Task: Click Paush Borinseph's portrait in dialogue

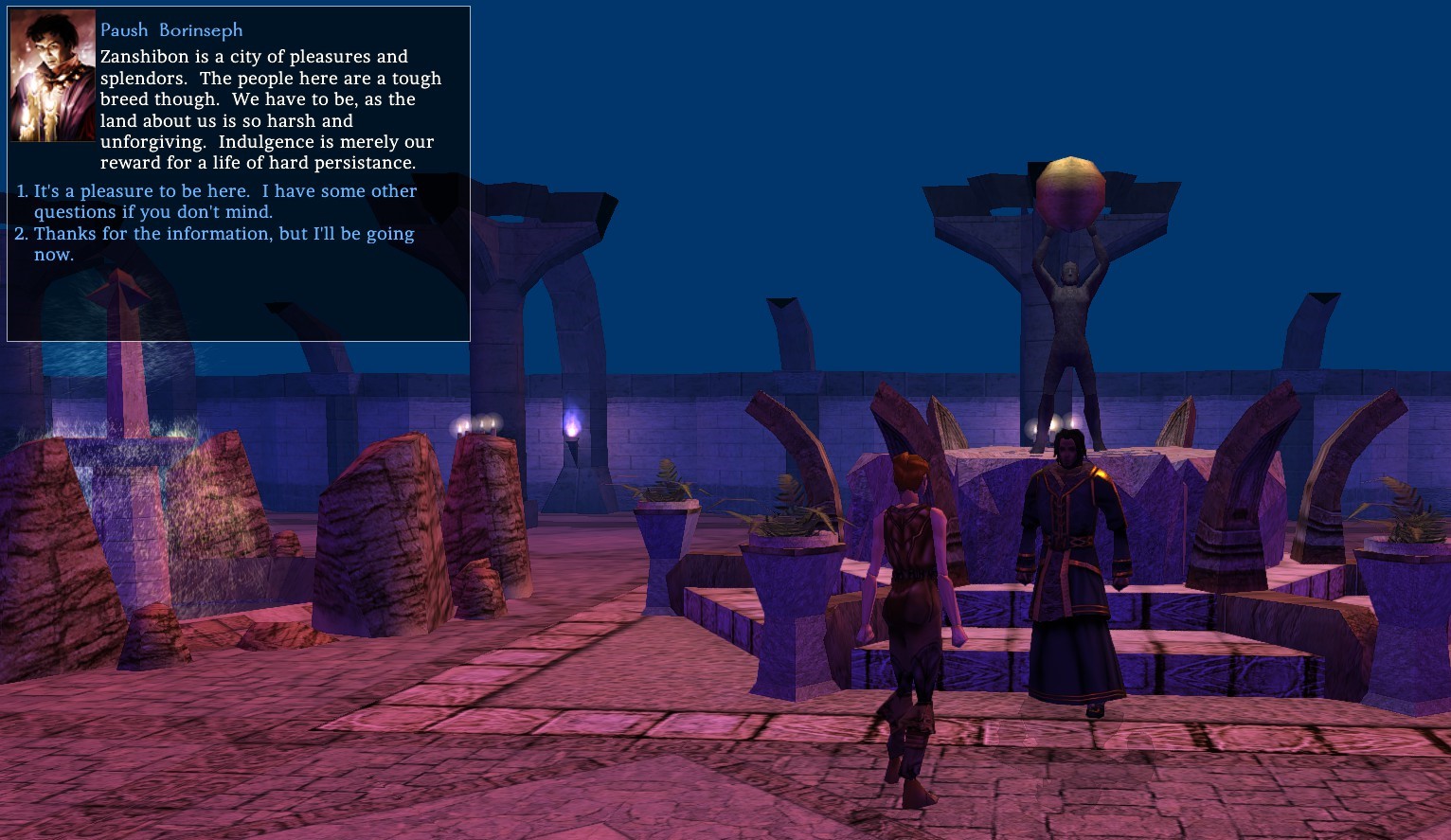Action: (x=52, y=77)
